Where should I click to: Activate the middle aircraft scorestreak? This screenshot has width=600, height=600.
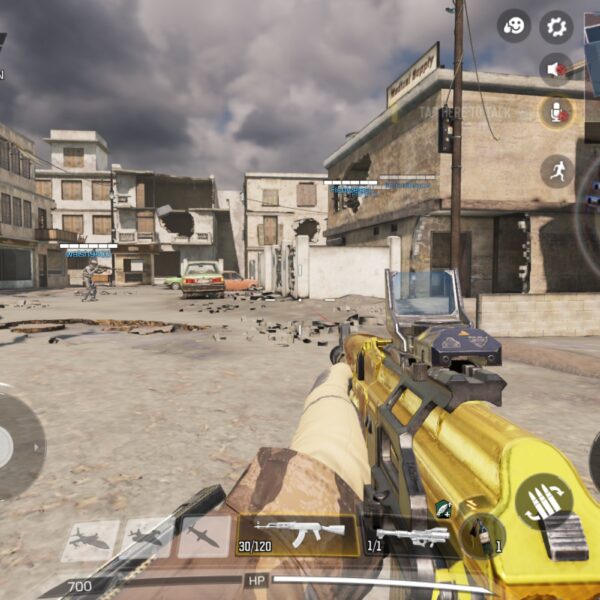[x=147, y=539]
